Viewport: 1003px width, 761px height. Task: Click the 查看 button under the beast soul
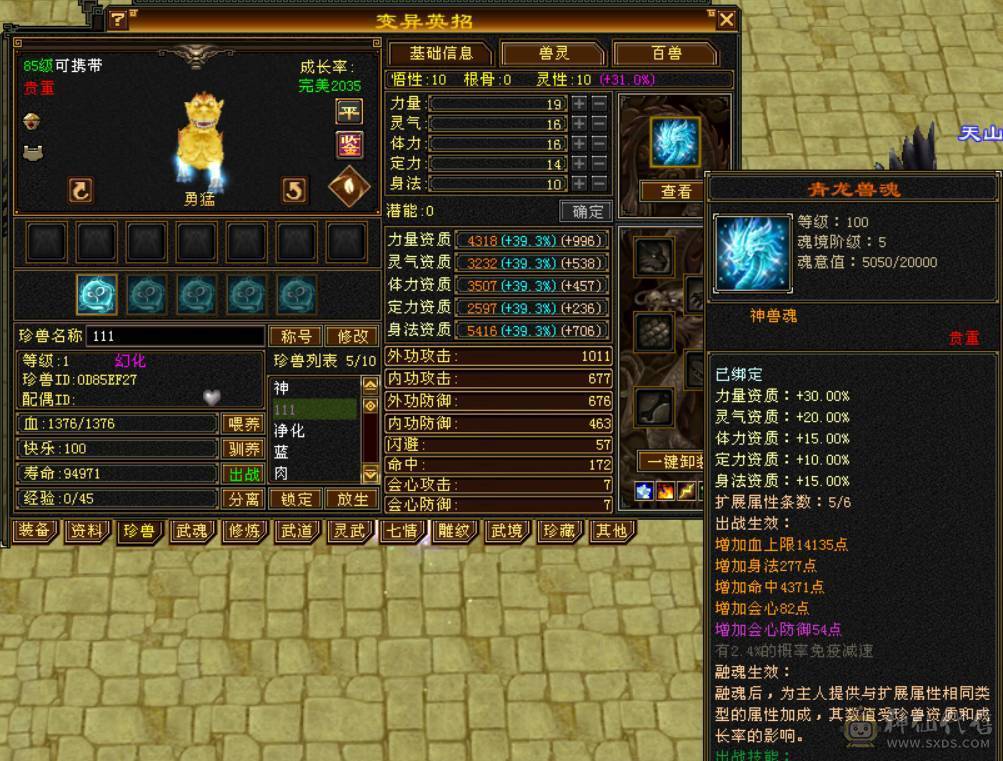click(676, 191)
